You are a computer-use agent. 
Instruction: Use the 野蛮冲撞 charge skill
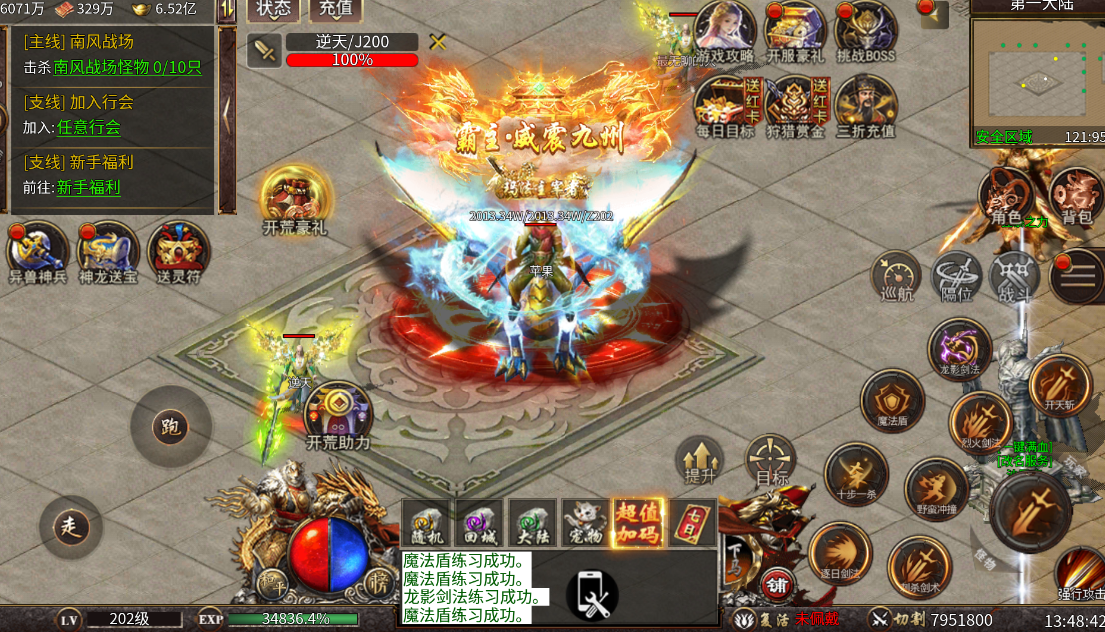pos(935,489)
